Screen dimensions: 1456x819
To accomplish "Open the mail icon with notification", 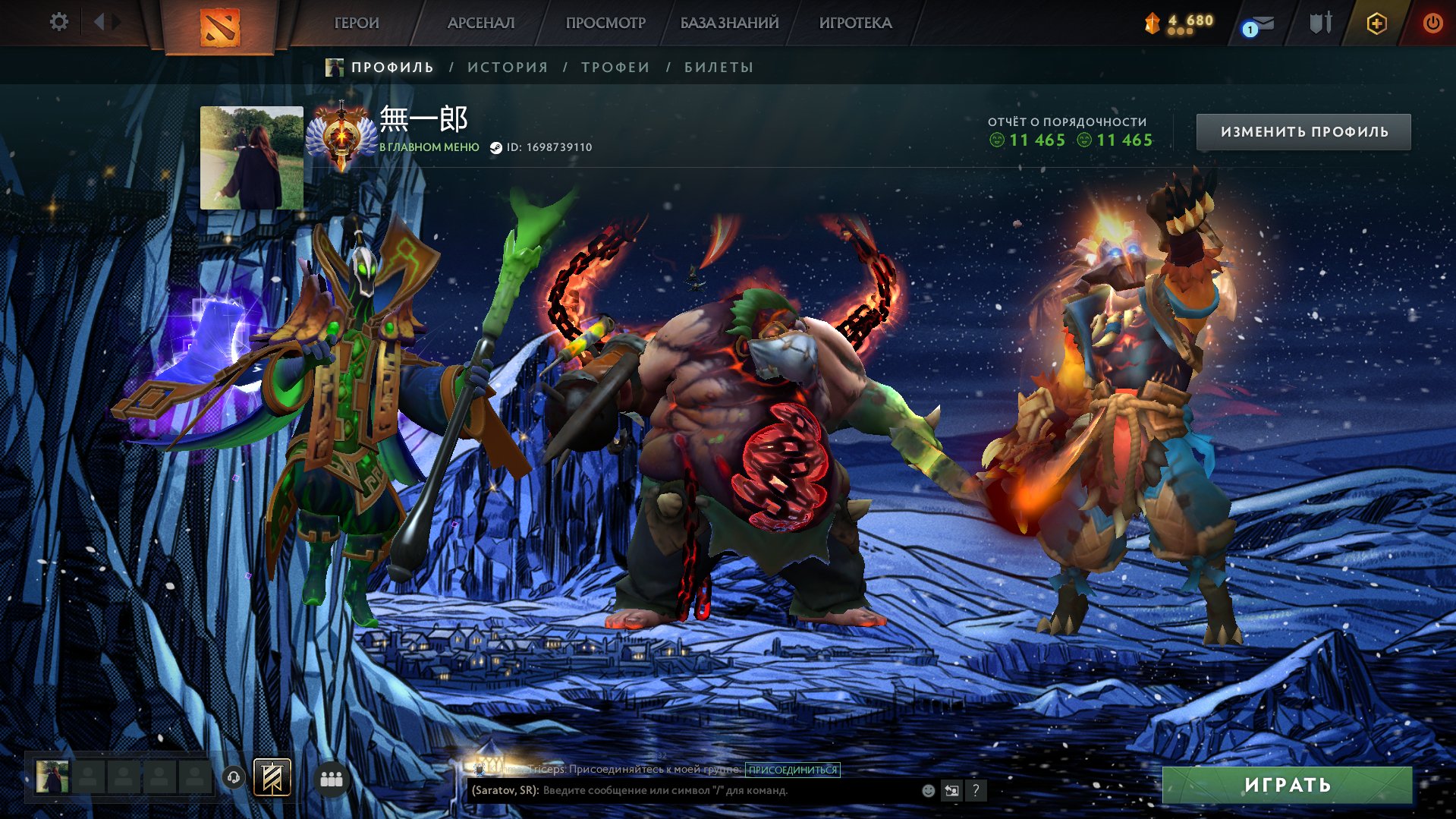I will click(x=1259, y=25).
